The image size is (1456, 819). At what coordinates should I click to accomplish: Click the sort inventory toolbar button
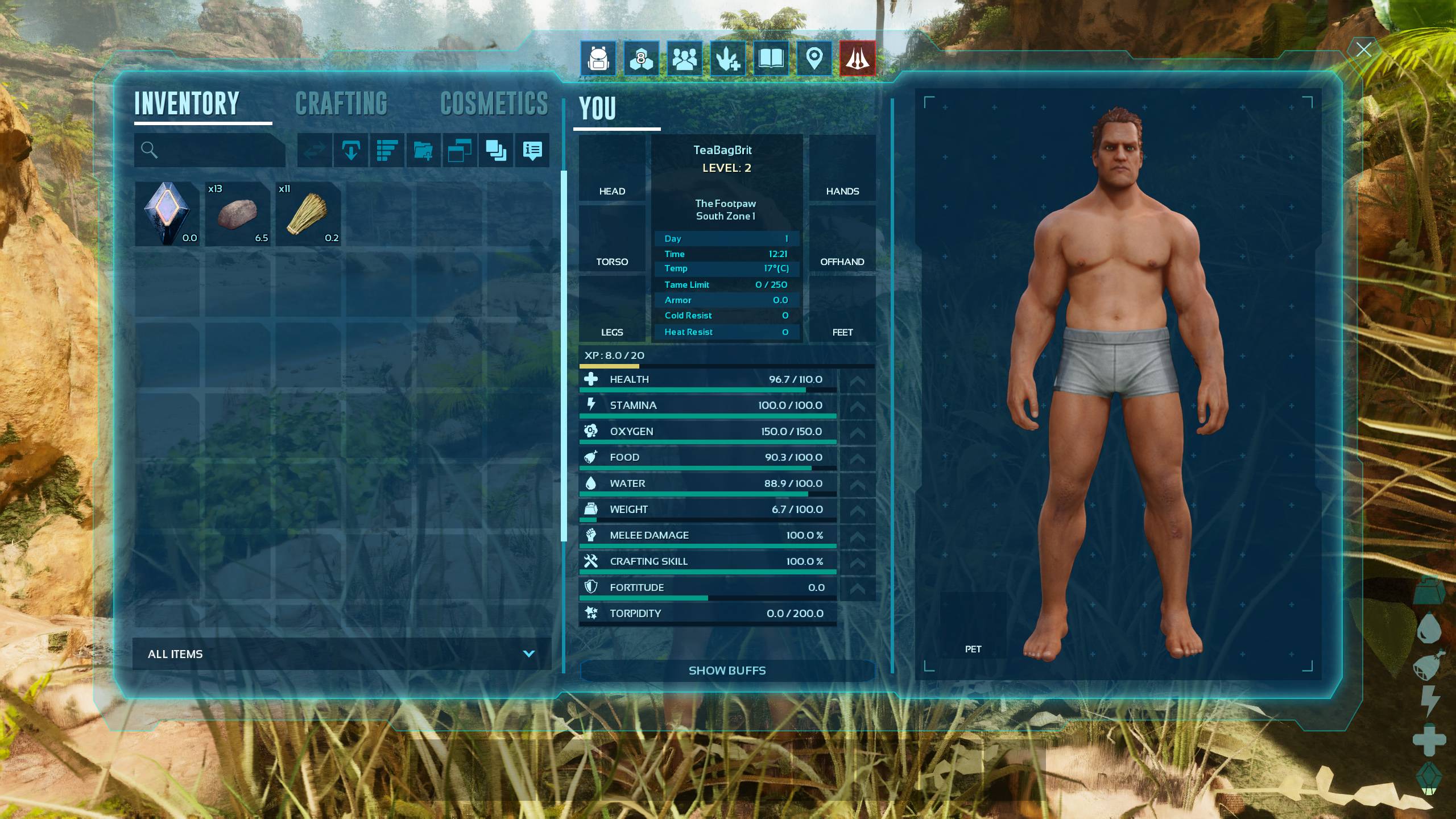coord(387,150)
